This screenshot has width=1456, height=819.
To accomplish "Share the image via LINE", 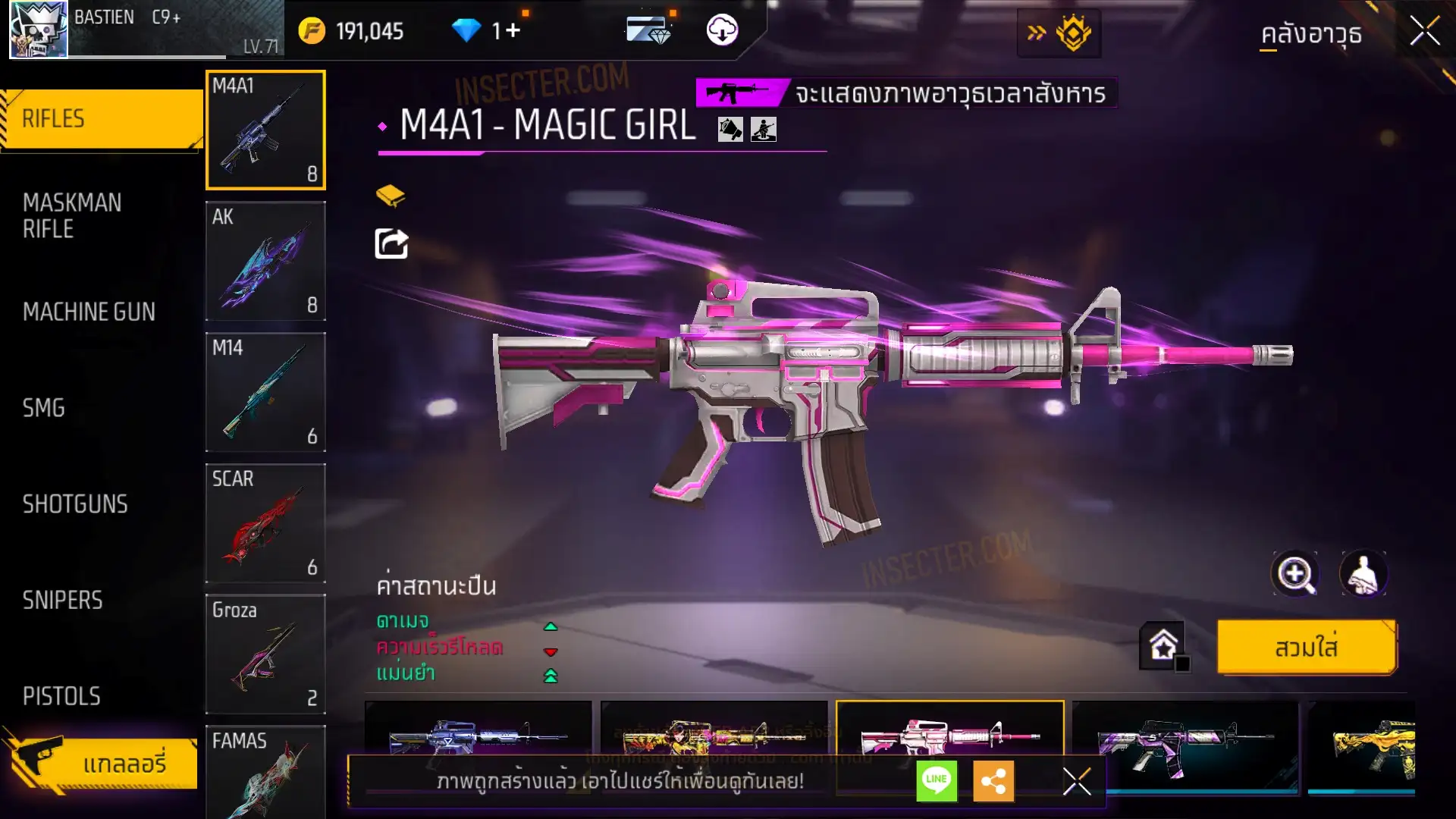I will click(x=937, y=780).
